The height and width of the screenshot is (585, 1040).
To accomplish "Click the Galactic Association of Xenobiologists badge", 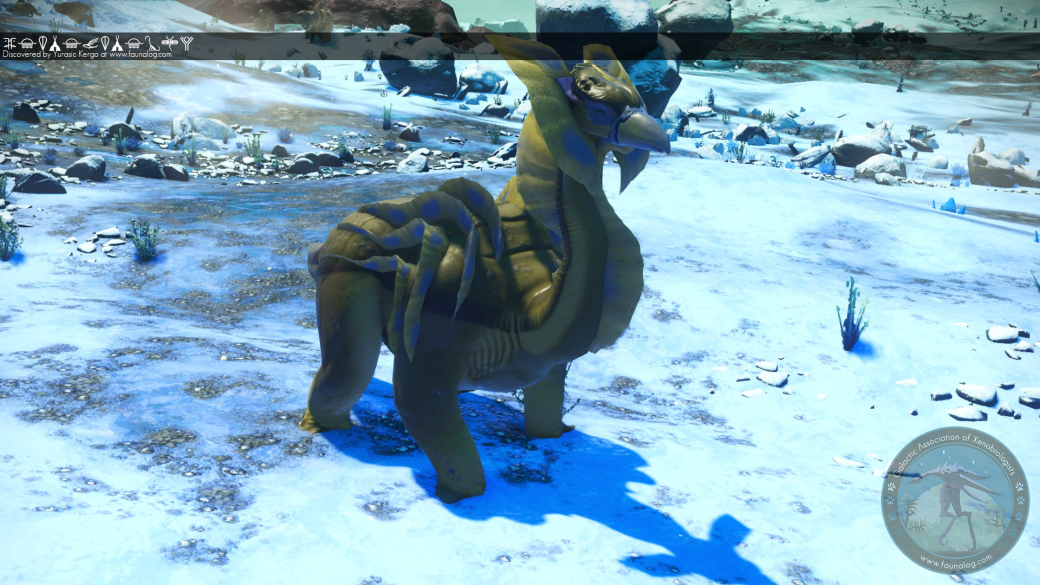I will click(x=954, y=499).
